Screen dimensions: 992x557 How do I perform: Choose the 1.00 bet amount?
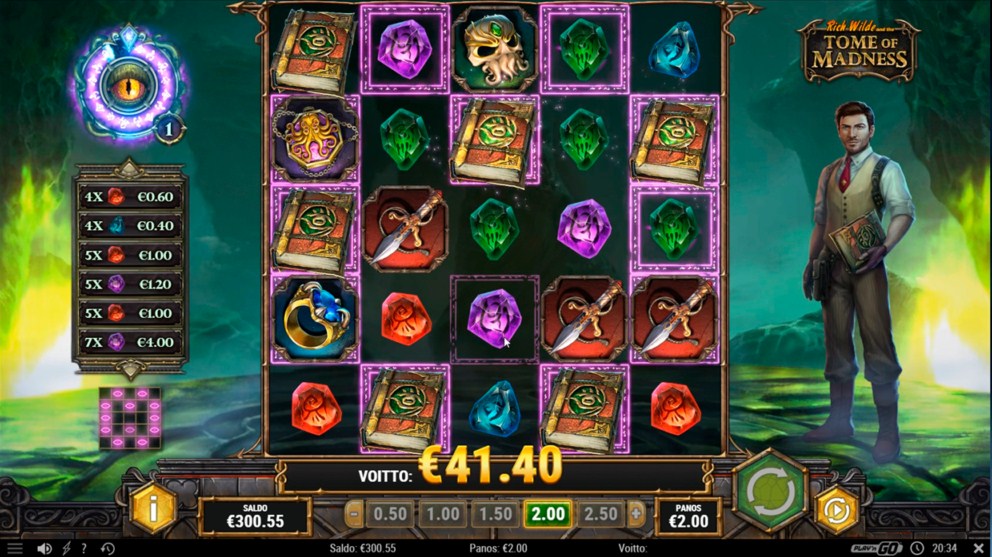(x=442, y=515)
